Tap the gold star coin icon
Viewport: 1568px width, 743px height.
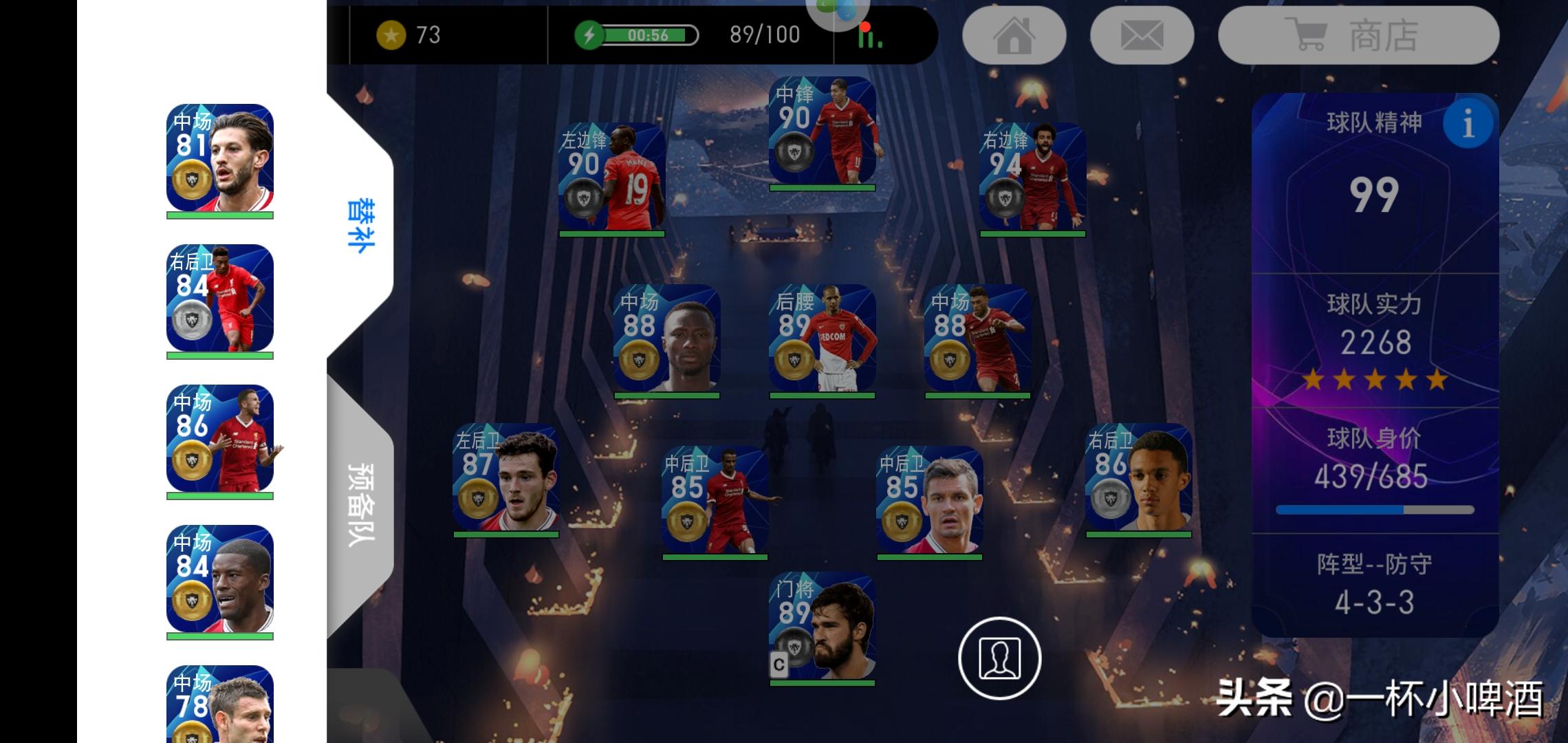[x=391, y=35]
